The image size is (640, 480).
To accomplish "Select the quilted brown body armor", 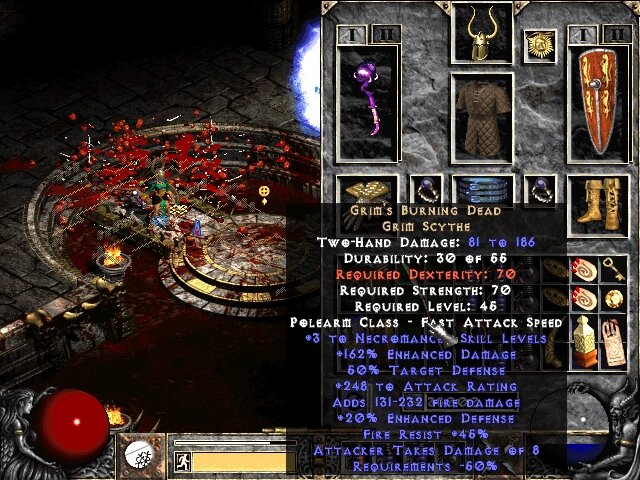I will pyautogui.click(x=482, y=117).
